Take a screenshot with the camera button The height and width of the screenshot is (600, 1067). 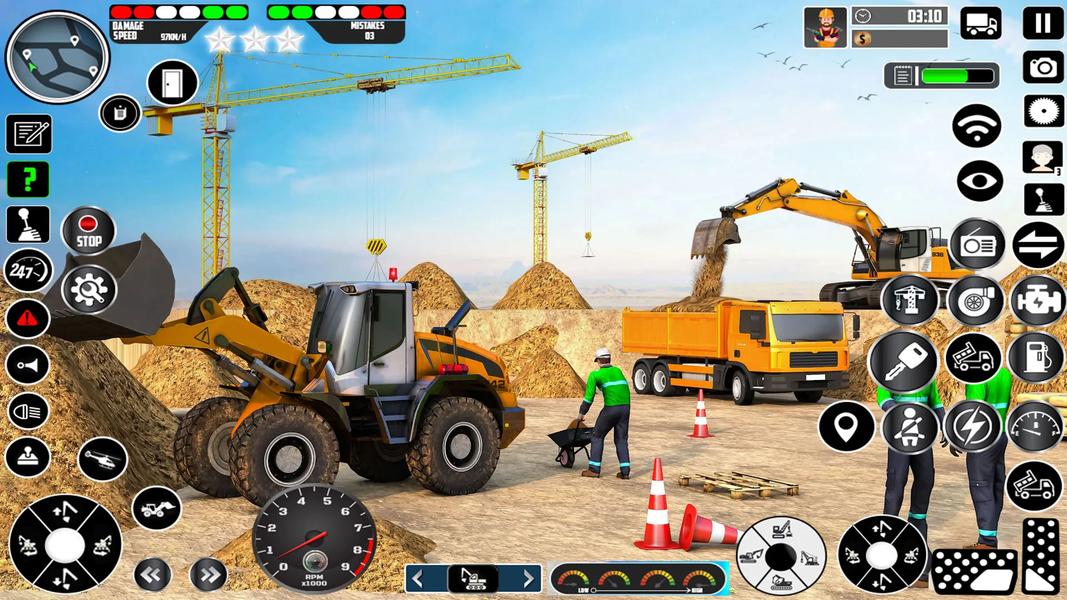tap(1042, 67)
